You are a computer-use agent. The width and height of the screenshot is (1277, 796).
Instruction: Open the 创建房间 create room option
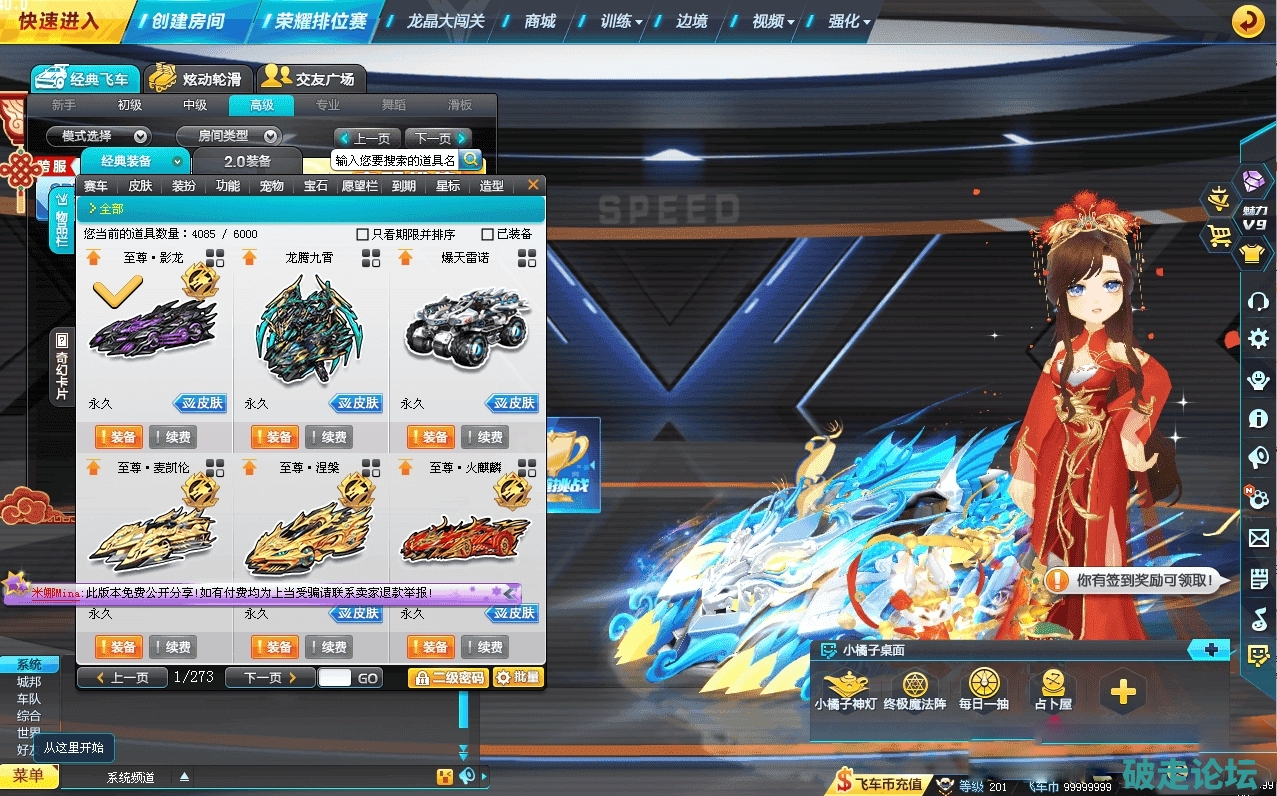click(x=188, y=21)
